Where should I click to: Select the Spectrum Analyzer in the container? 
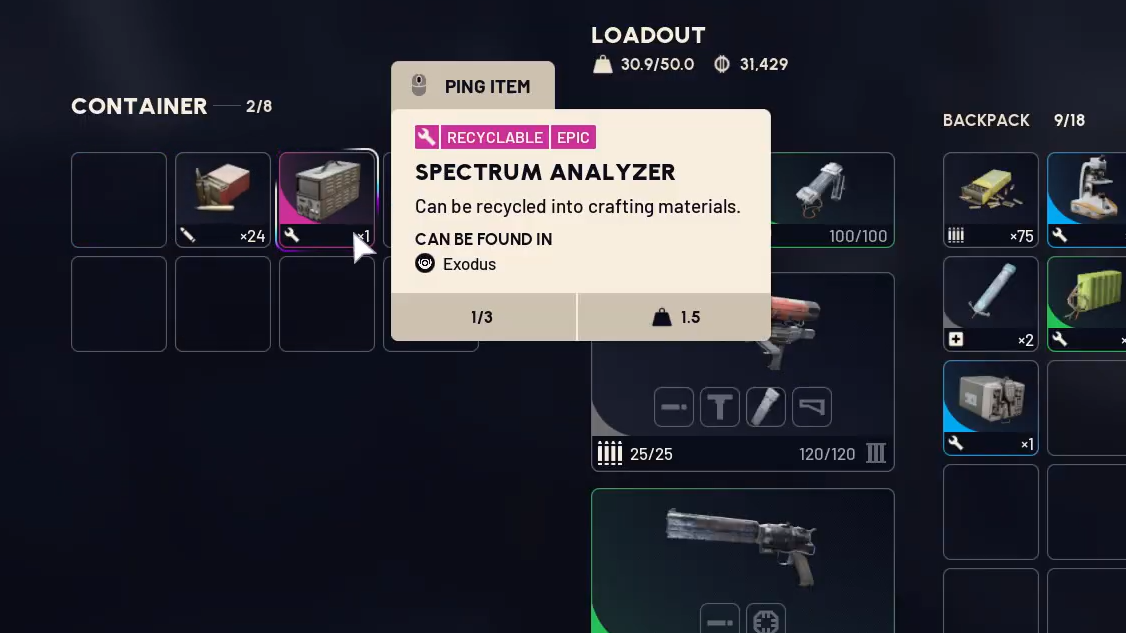(326, 198)
